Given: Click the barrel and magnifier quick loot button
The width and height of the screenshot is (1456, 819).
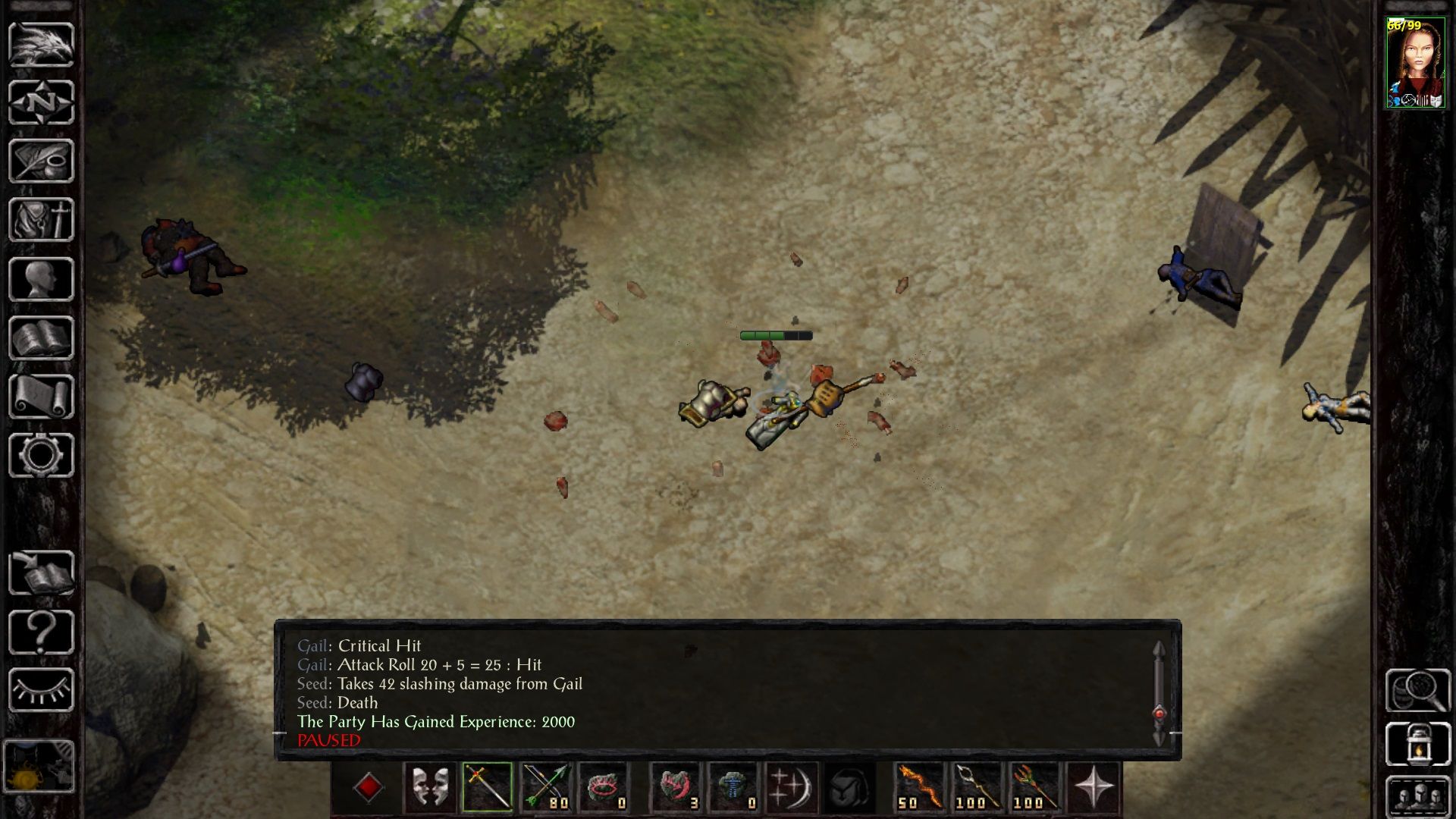Looking at the screenshot, I should (1417, 690).
